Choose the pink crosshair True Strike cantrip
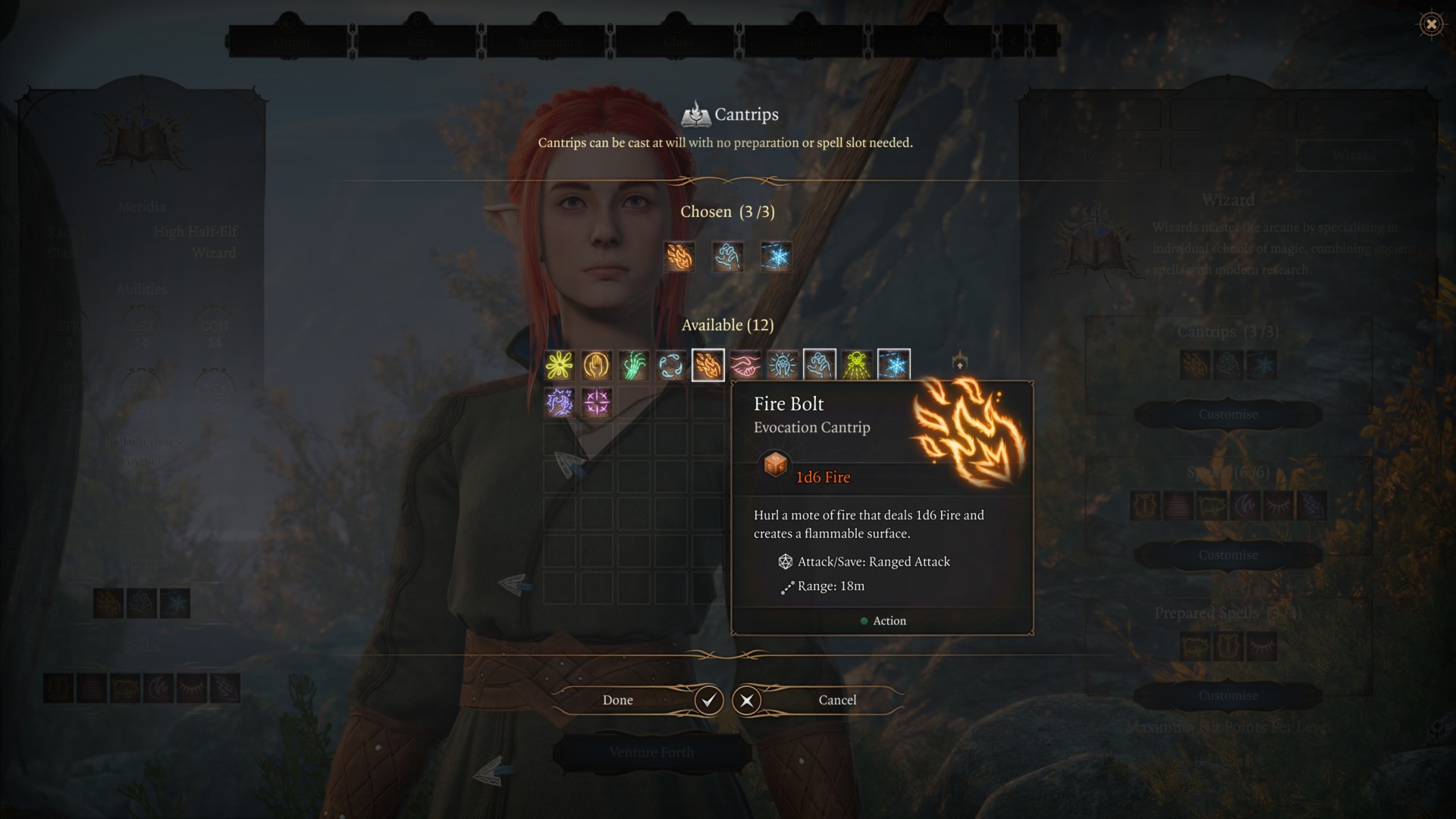 (597, 403)
